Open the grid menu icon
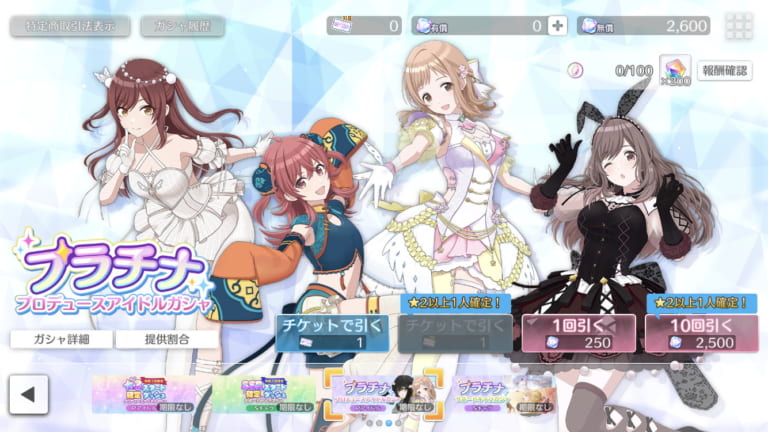 click(740, 26)
